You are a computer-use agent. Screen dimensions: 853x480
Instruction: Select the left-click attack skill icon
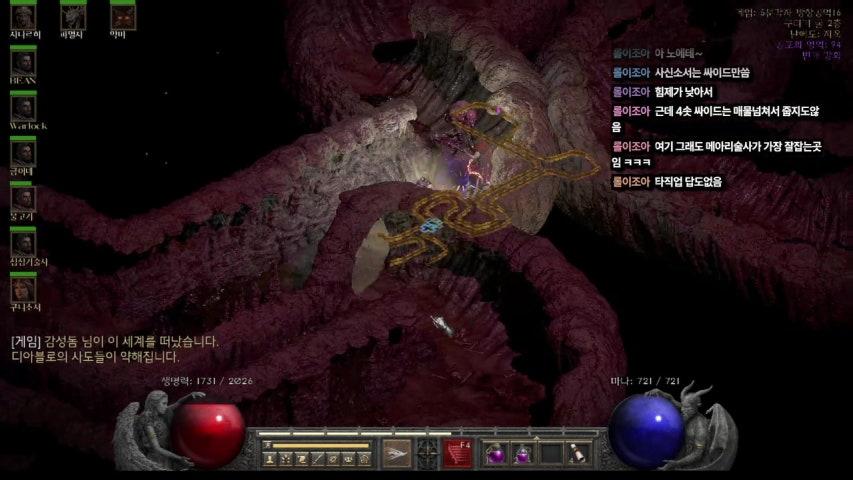pyautogui.click(x=397, y=454)
